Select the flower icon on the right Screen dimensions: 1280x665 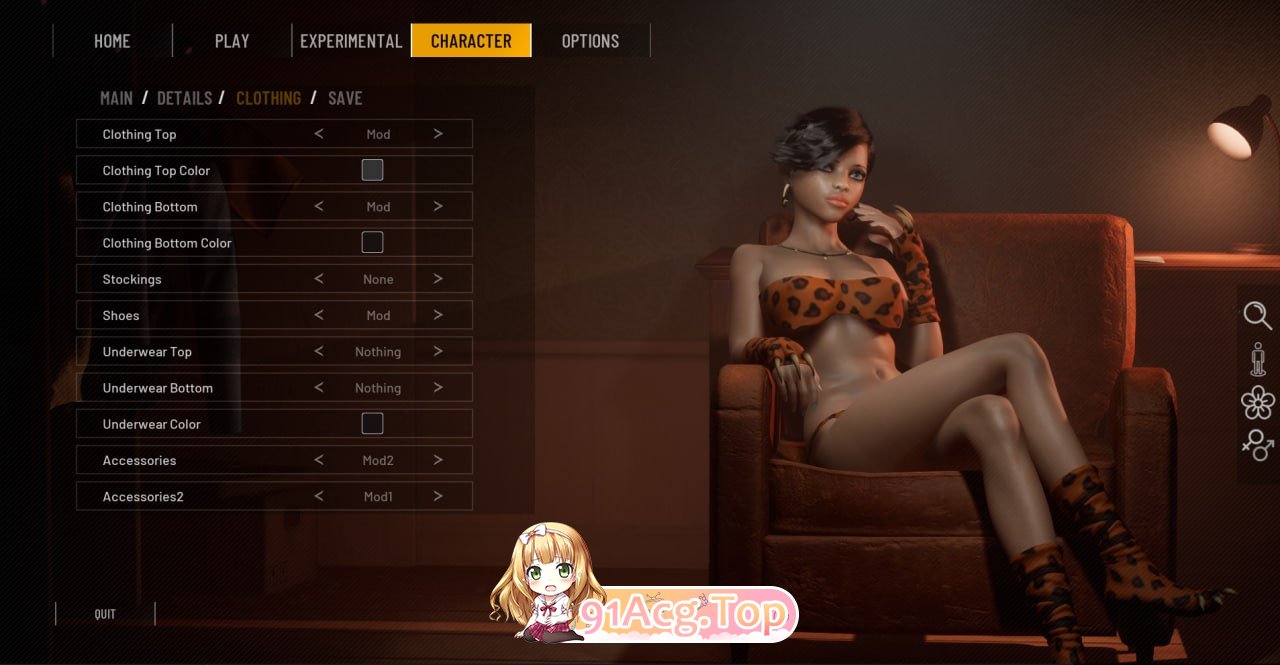pos(1257,402)
